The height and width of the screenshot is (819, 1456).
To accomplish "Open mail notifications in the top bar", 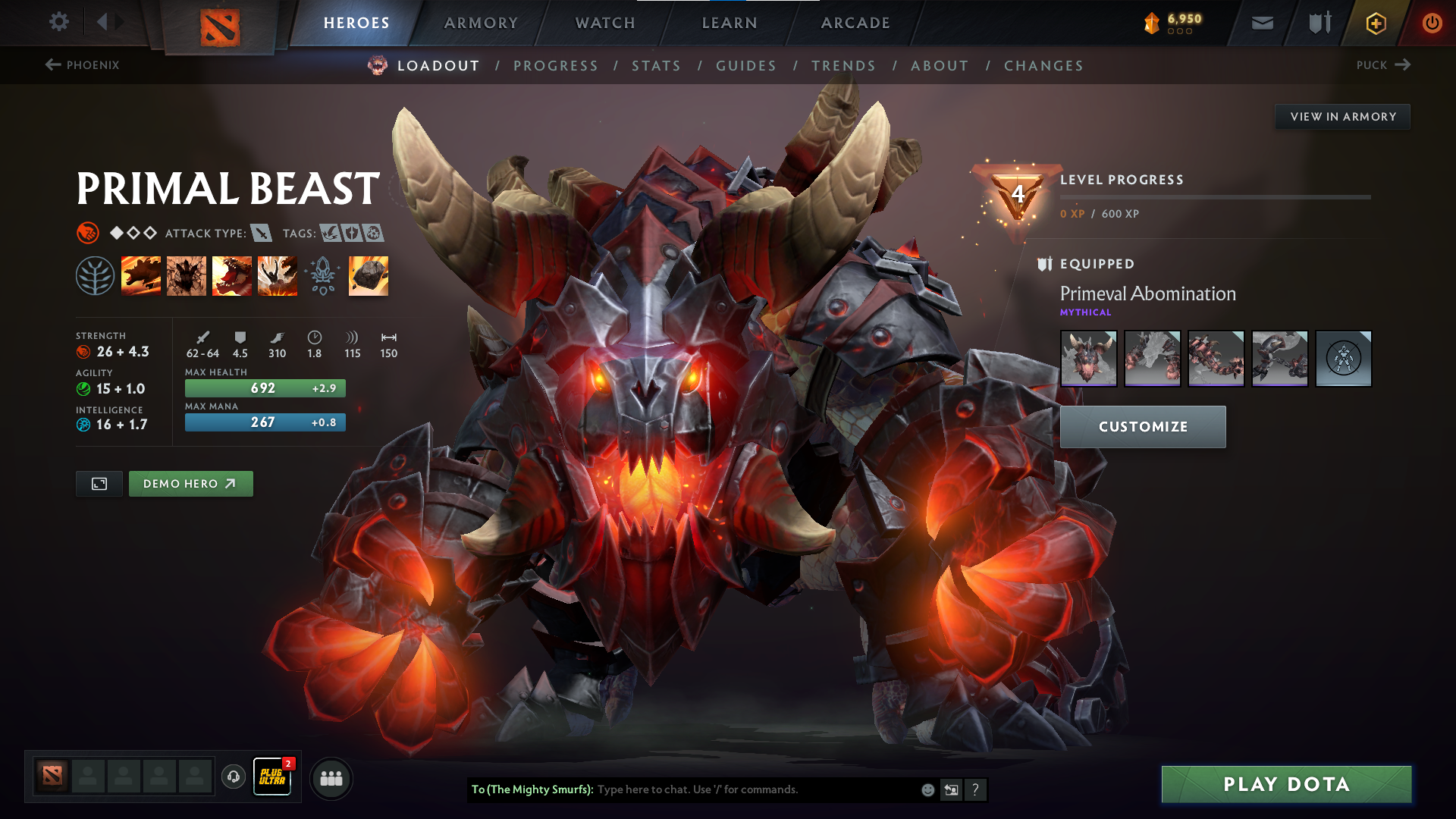I will click(1261, 22).
